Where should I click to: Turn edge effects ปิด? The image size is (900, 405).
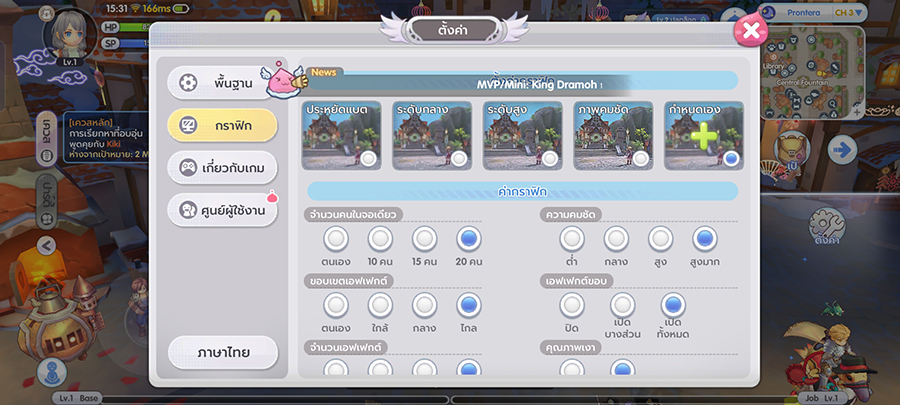(571, 305)
